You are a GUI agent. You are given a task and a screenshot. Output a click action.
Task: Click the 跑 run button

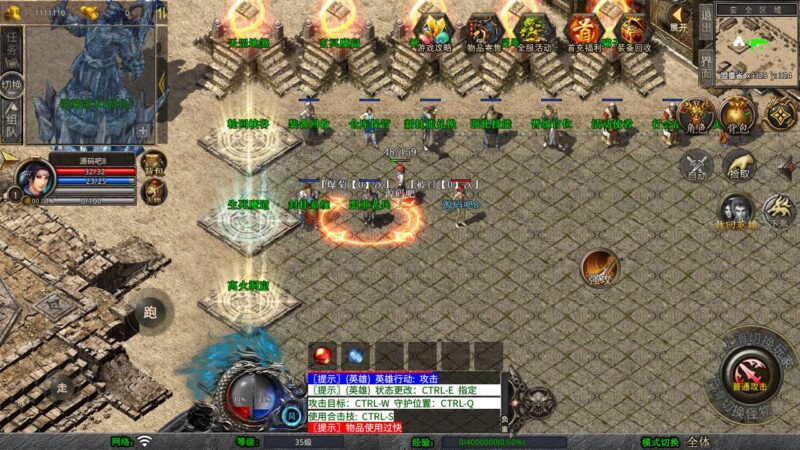[x=150, y=313]
